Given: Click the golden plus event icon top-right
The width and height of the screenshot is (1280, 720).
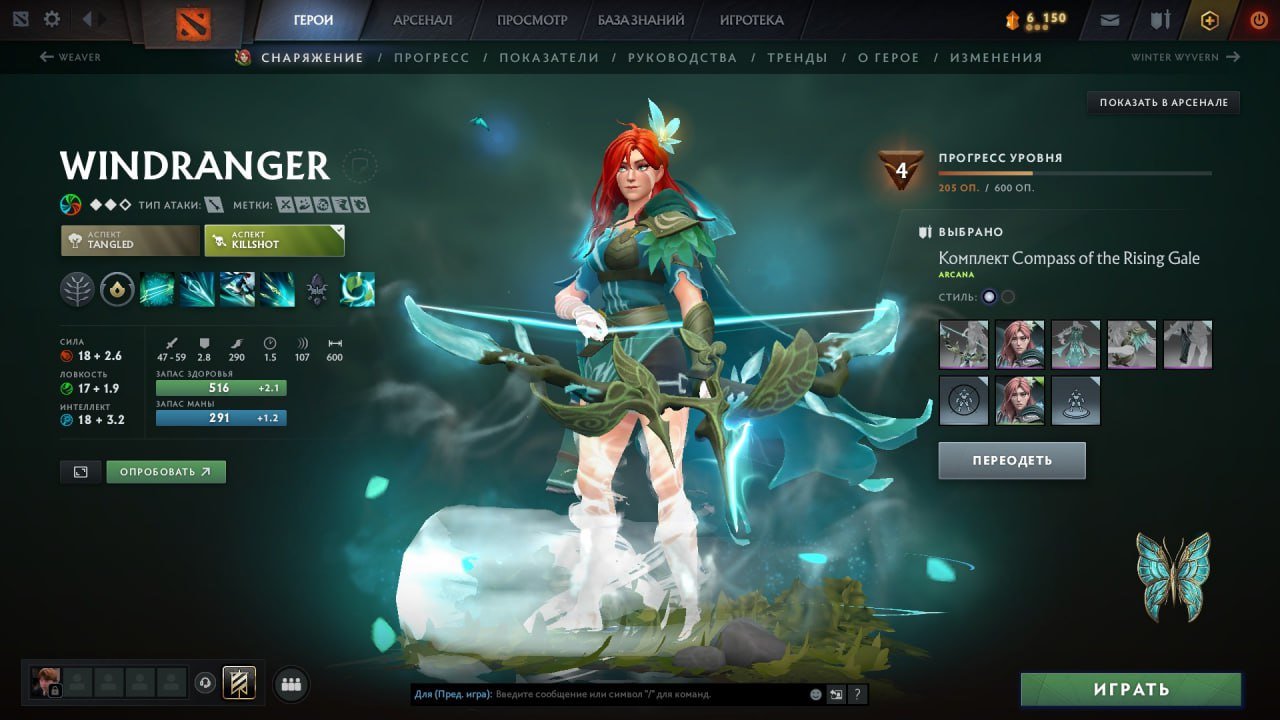Looking at the screenshot, I should pos(1209,18).
